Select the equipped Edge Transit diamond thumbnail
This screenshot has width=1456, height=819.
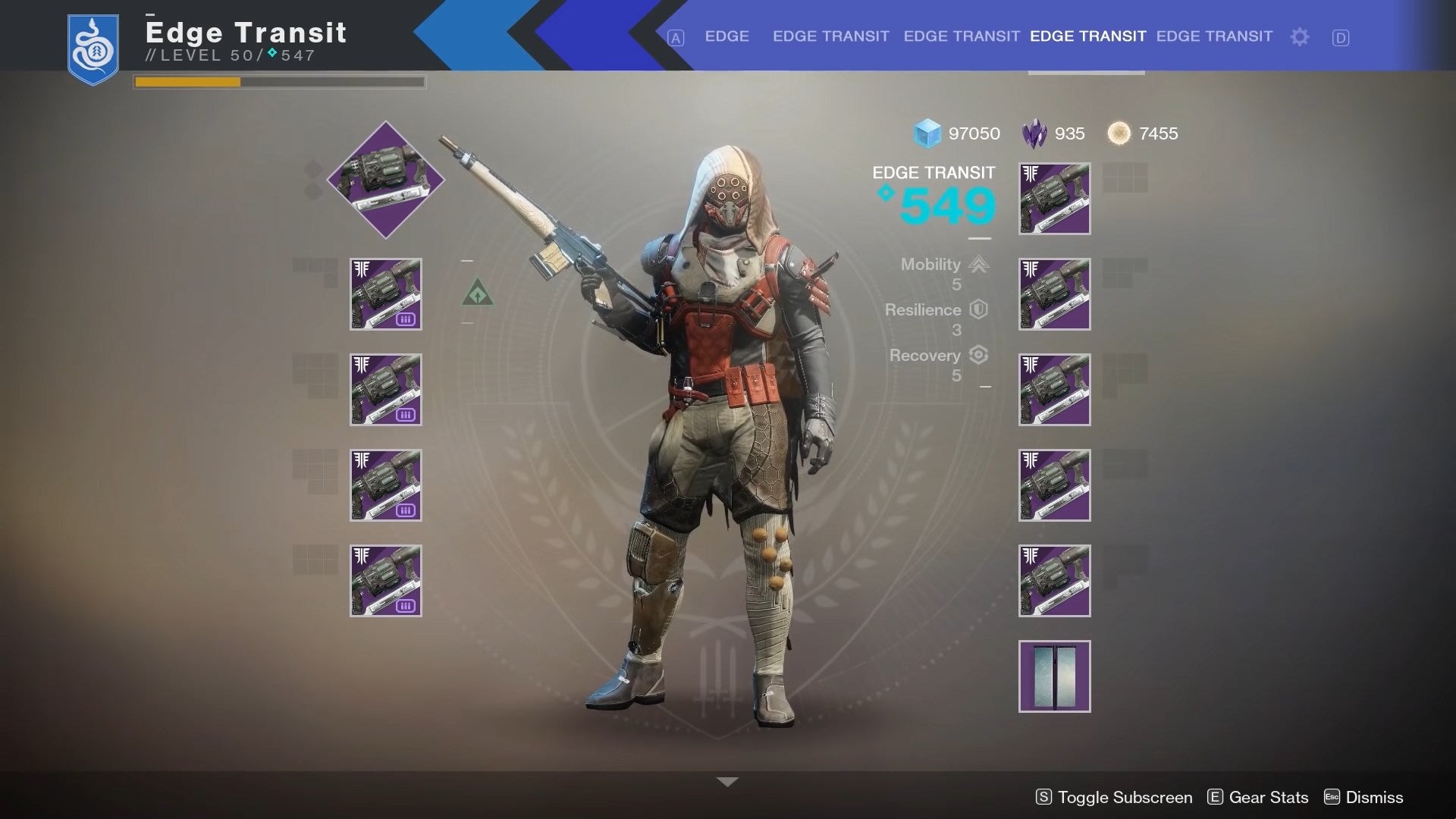(x=385, y=180)
